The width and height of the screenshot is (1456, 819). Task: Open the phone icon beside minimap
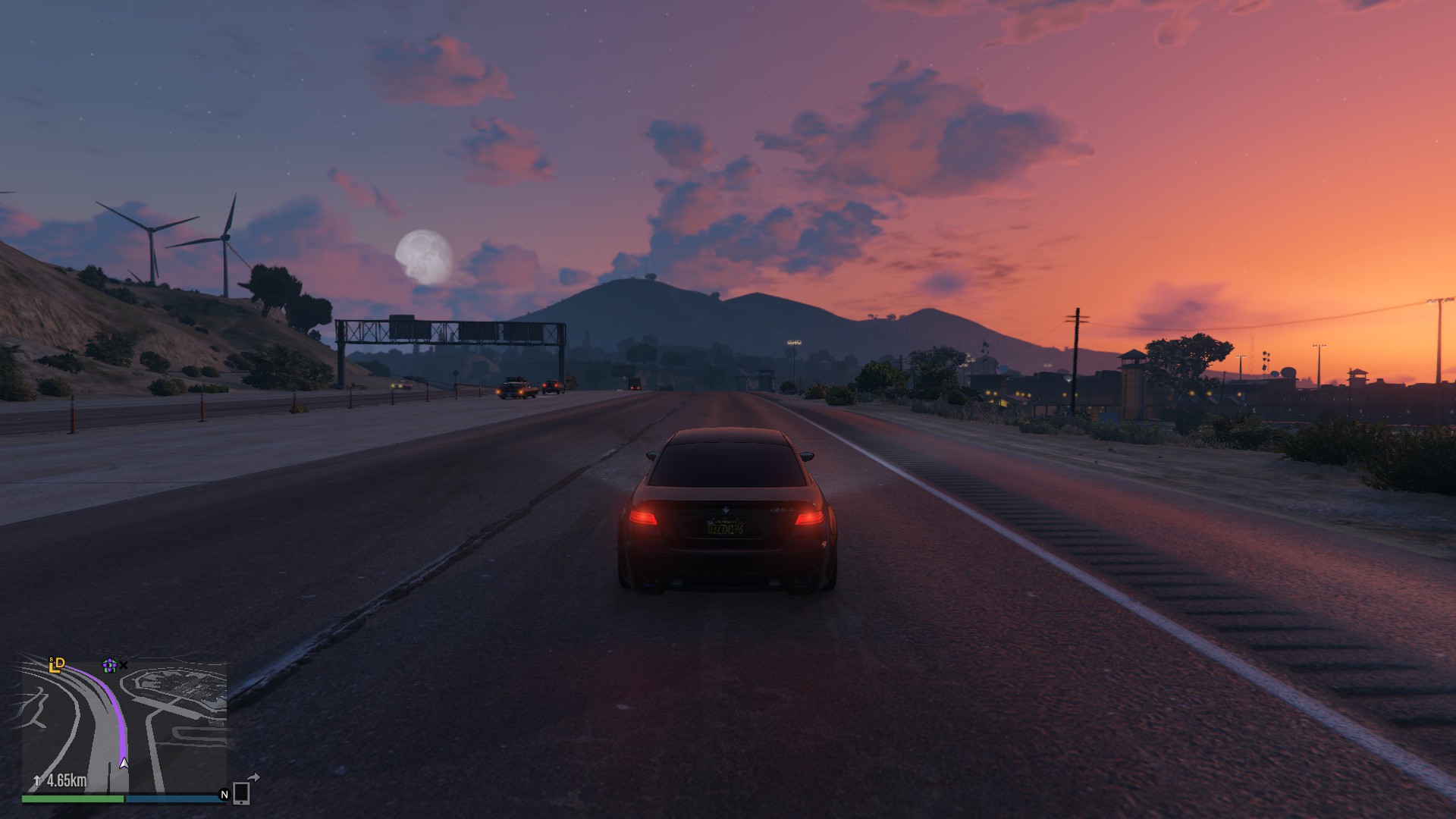click(241, 792)
